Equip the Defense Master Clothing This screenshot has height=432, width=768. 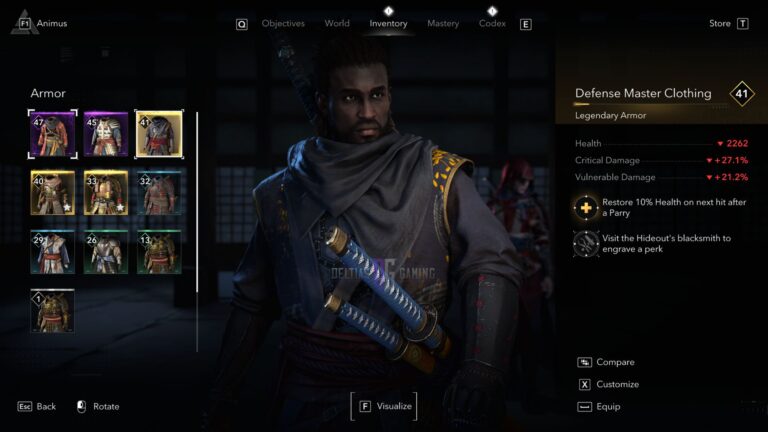[x=607, y=406]
